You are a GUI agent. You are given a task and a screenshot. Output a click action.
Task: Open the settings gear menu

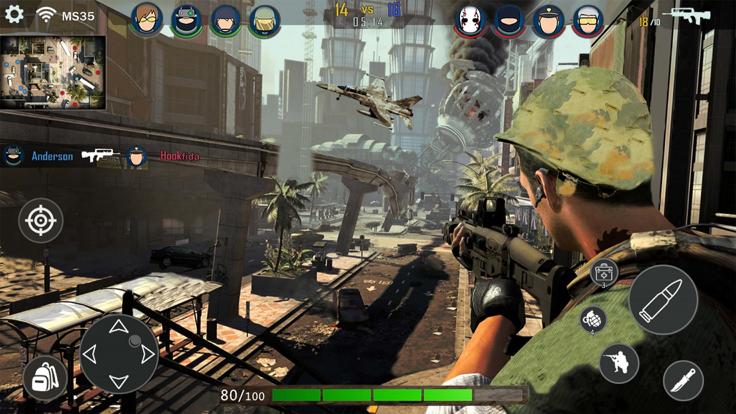(14, 14)
